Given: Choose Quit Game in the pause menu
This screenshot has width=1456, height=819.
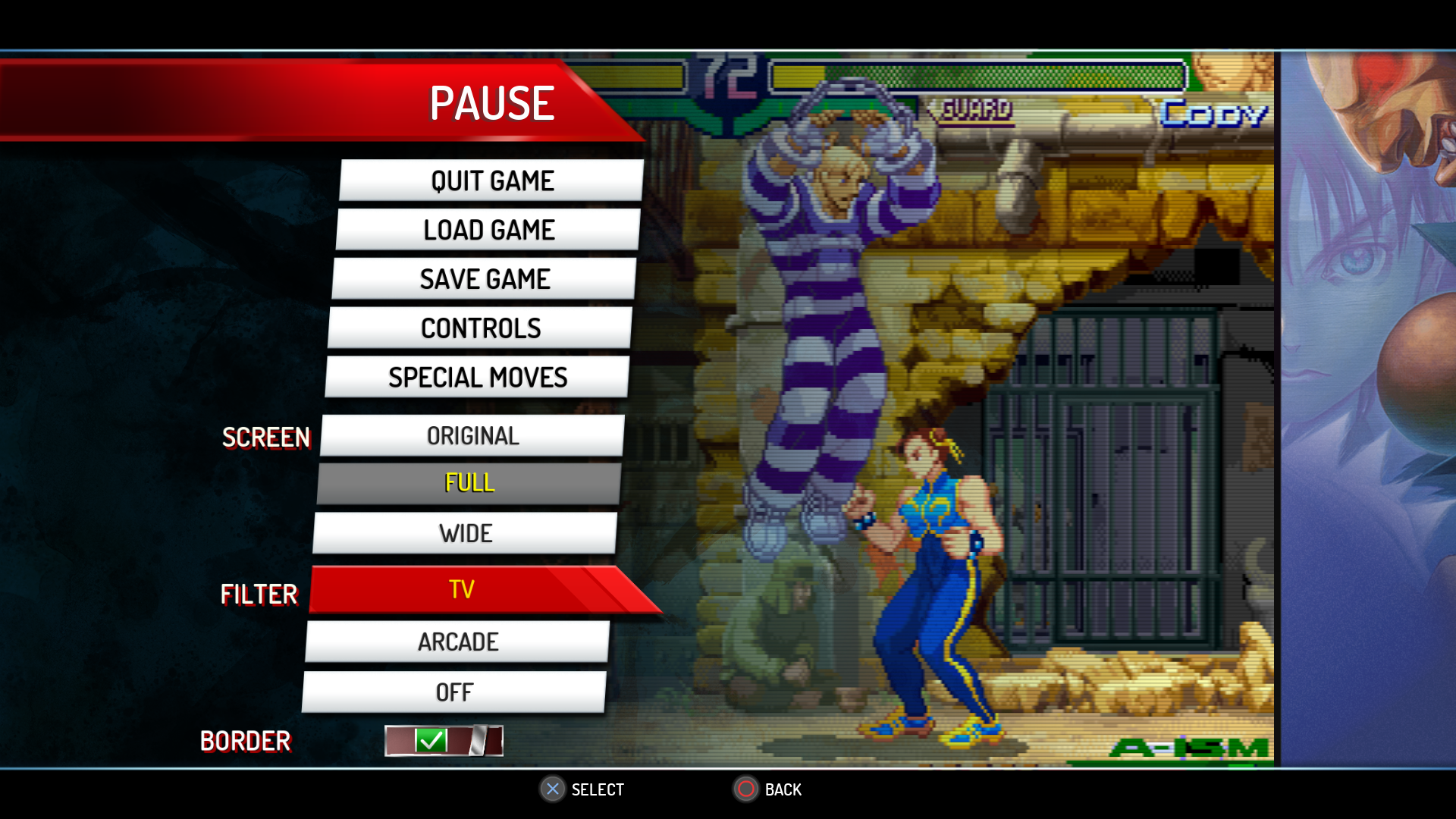Looking at the screenshot, I should tap(491, 180).
